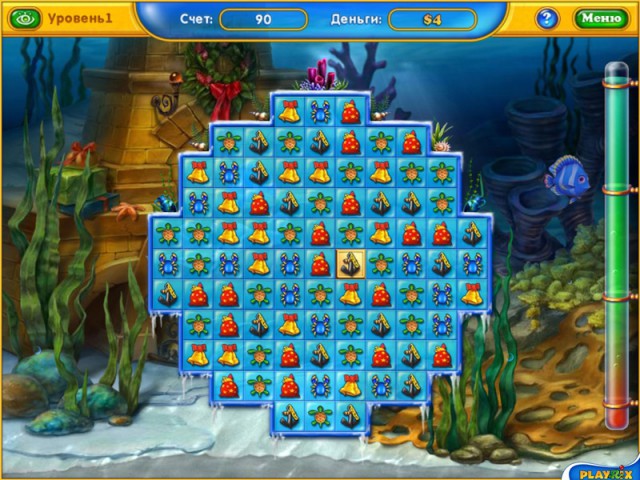Select the red gift bag in the topmost row
Image resolution: width=640 pixels, height=480 pixels.
tap(350, 113)
